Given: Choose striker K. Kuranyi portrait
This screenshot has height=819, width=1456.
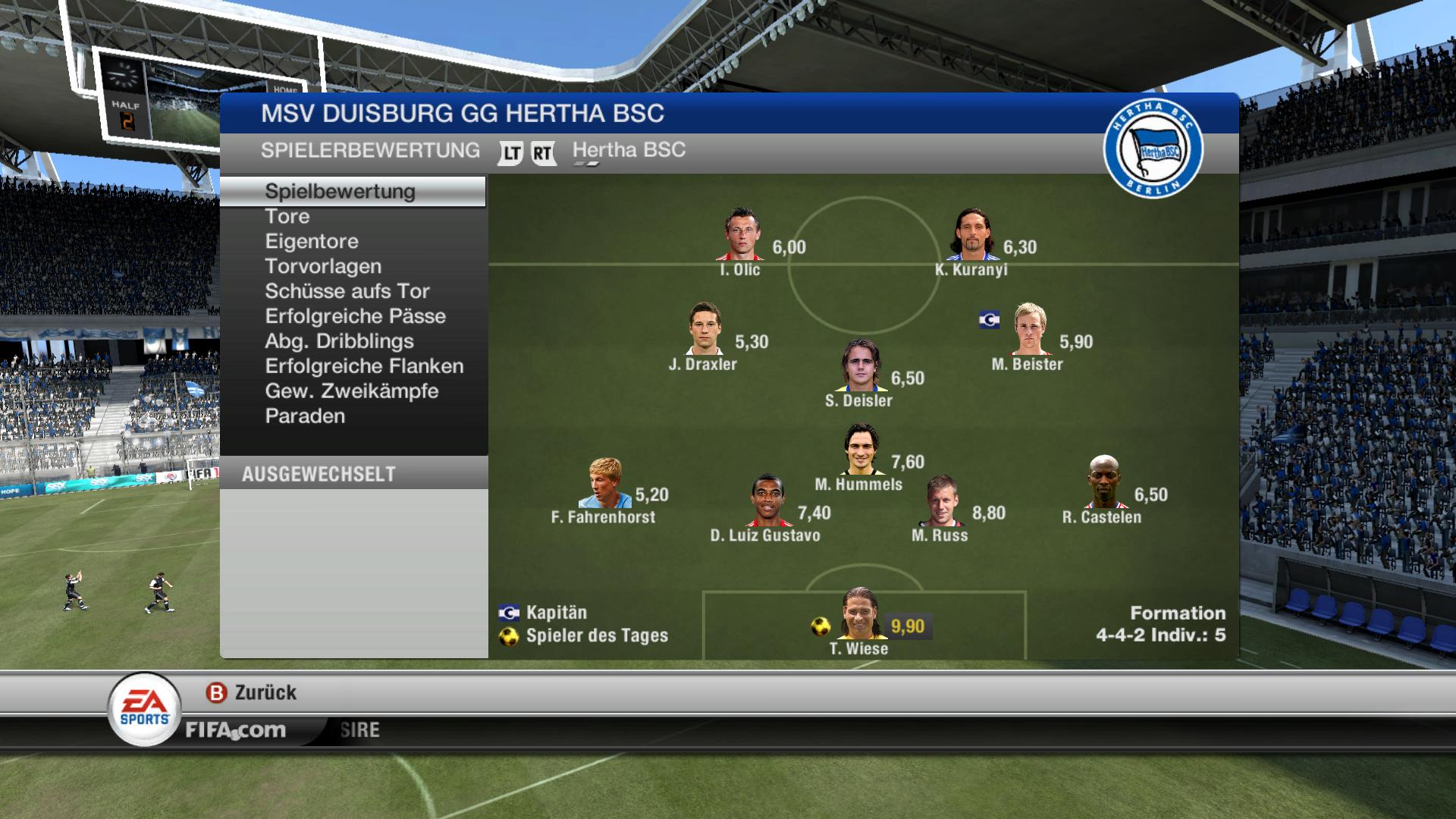Looking at the screenshot, I should [973, 235].
